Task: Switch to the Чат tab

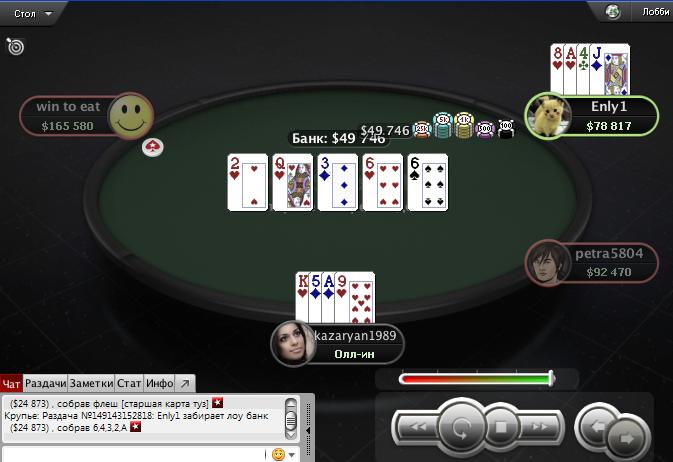Action: pyautogui.click(x=12, y=383)
